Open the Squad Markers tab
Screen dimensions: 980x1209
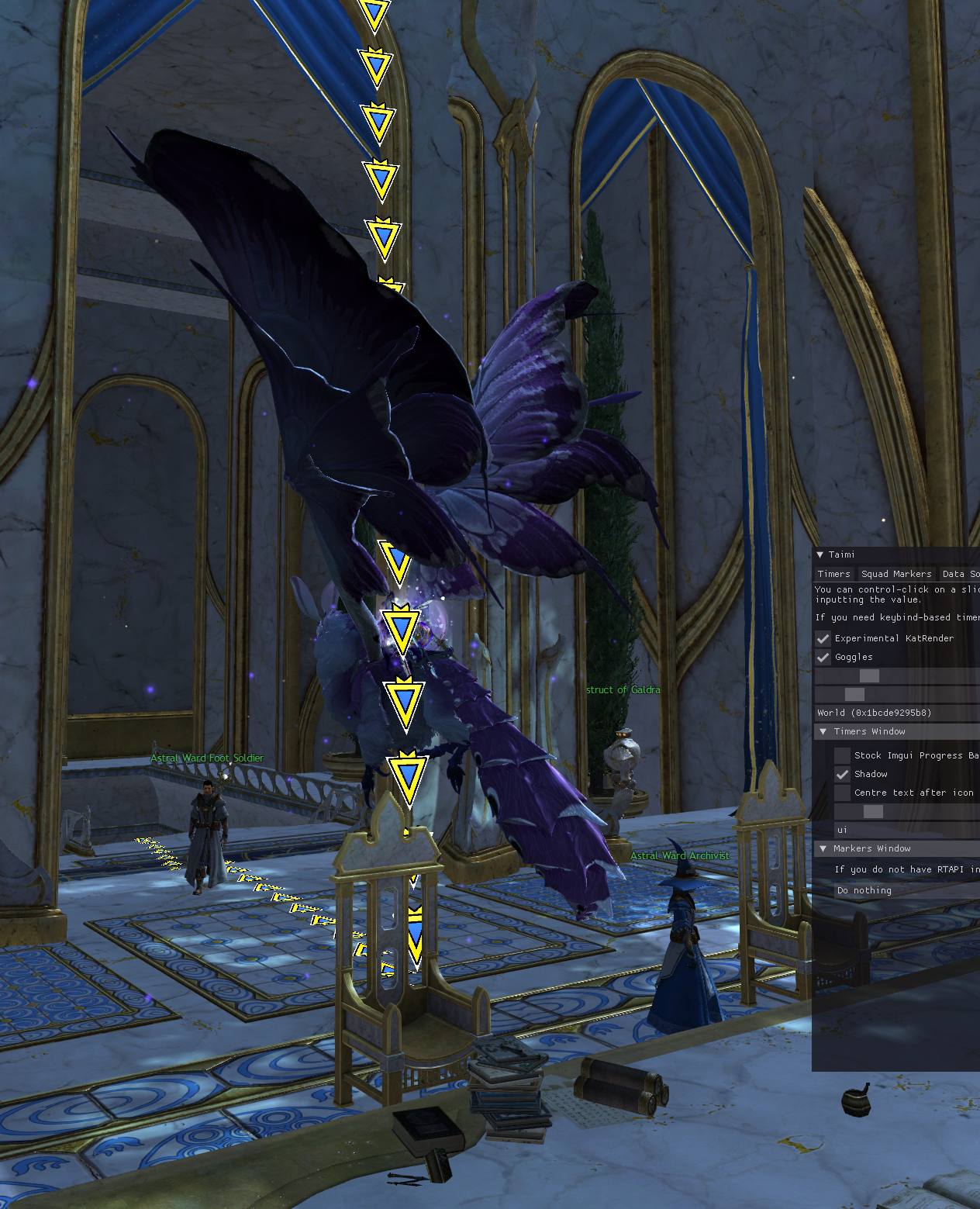pos(896,574)
